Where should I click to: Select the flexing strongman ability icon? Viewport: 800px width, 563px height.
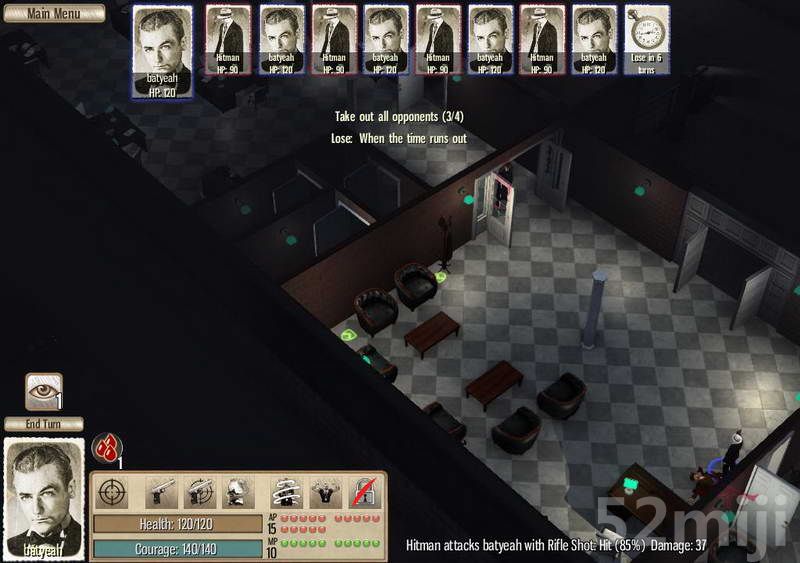(x=326, y=492)
